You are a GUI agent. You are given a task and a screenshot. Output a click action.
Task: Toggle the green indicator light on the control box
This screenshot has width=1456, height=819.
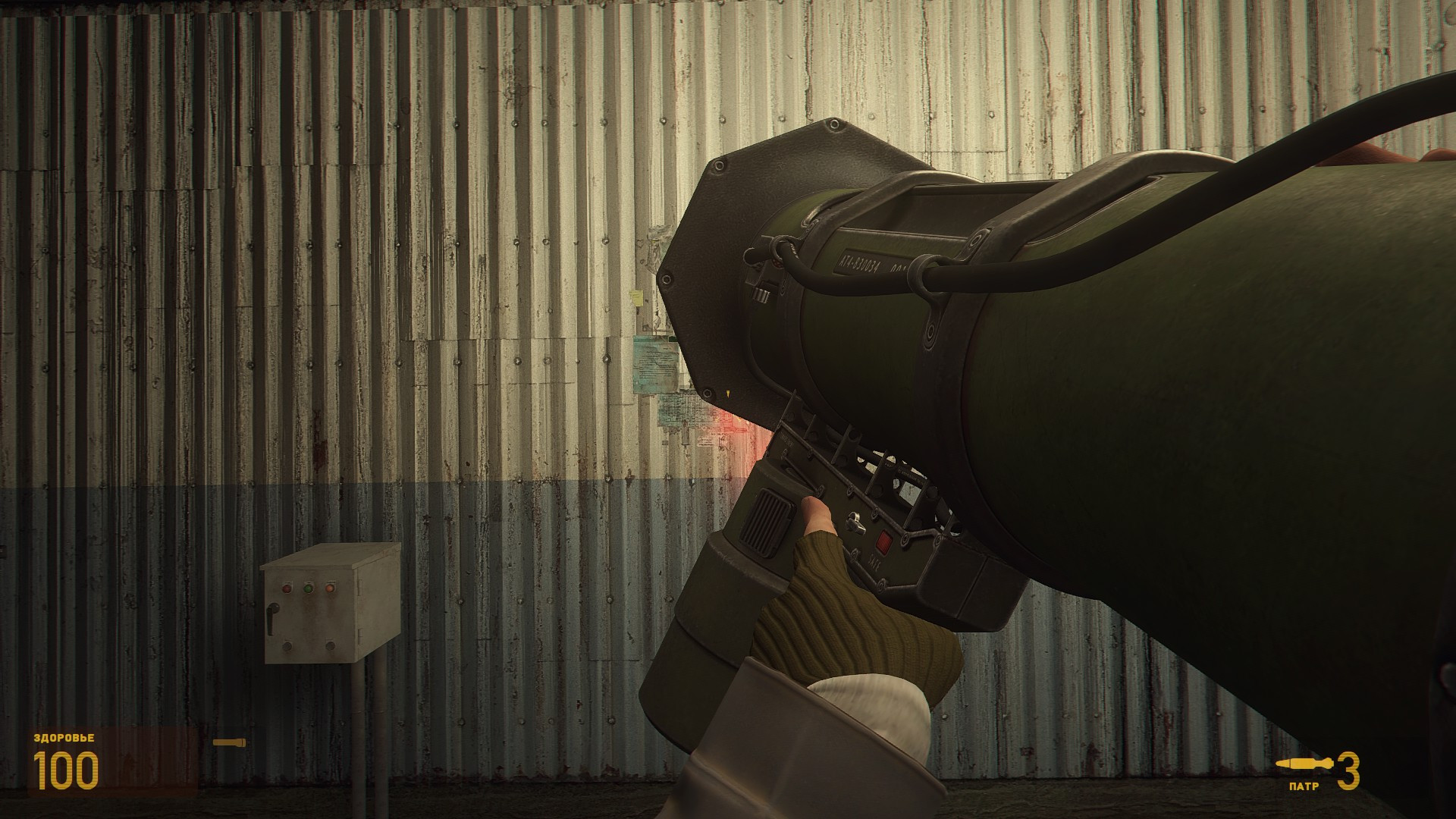tap(308, 589)
